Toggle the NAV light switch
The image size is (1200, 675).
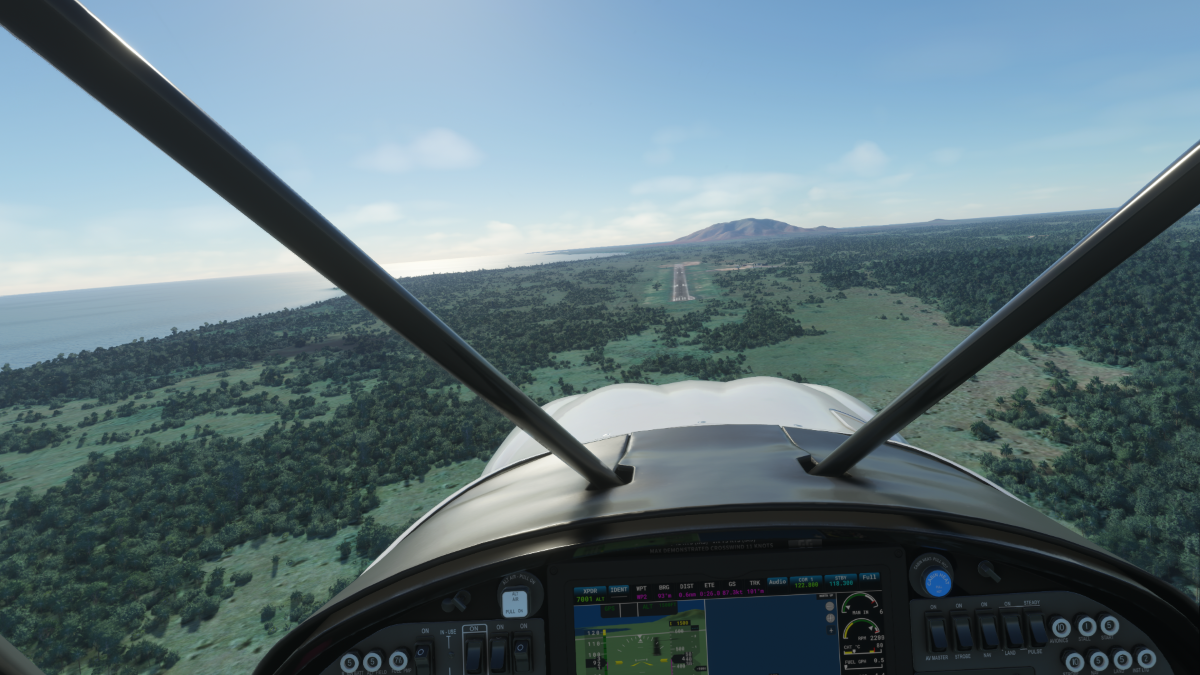click(987, 633)
